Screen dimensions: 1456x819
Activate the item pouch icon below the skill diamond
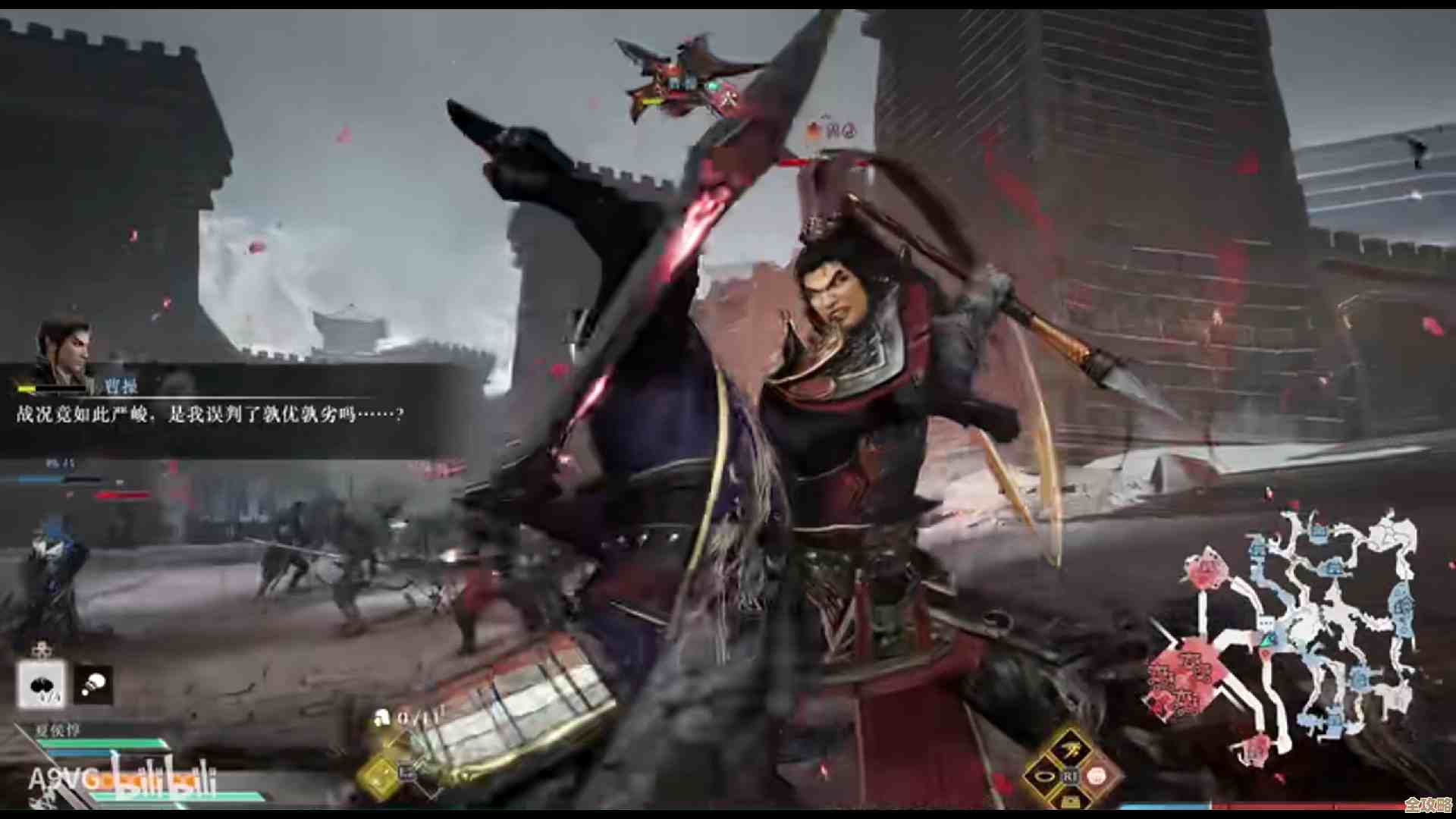tap(1071, 802)
